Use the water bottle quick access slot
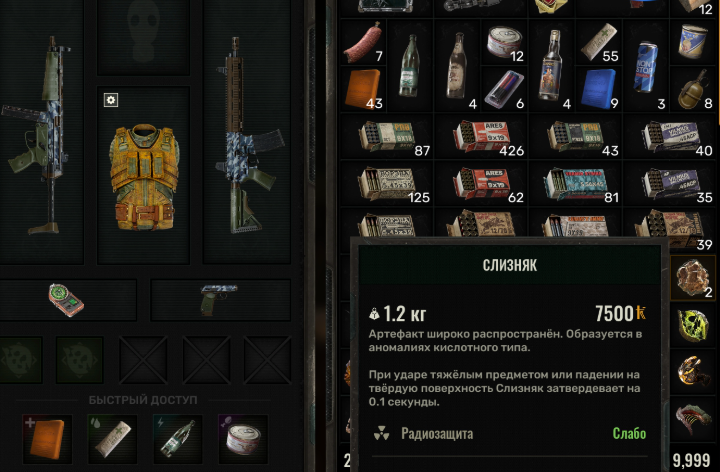This screenshot has height=472, width=720. click(x=177, y=440)
